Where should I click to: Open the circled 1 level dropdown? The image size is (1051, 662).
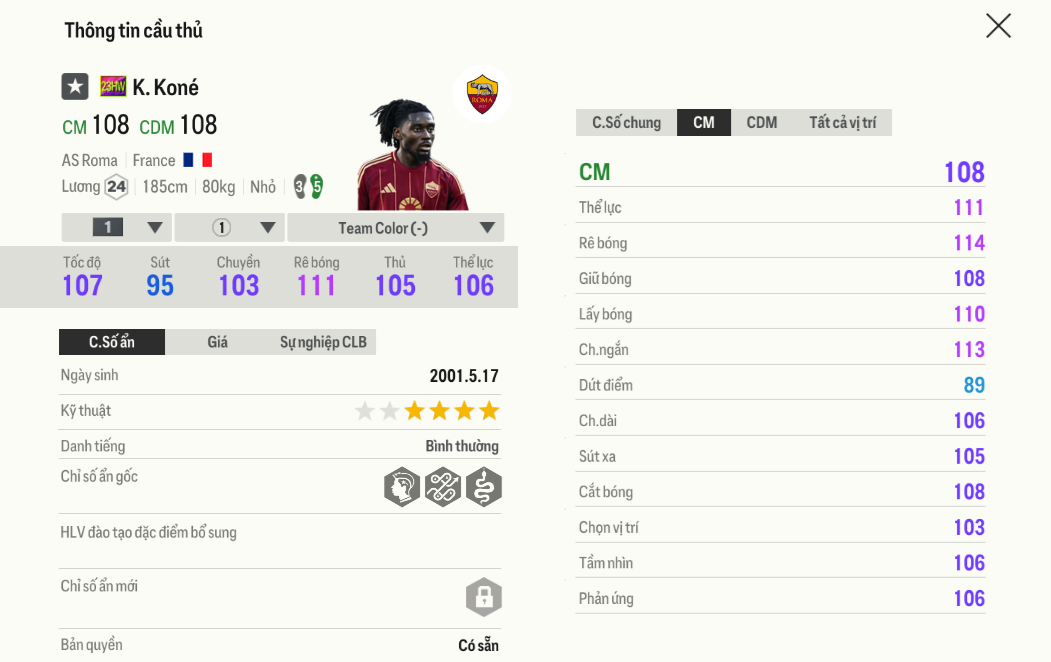pos(230,228)
